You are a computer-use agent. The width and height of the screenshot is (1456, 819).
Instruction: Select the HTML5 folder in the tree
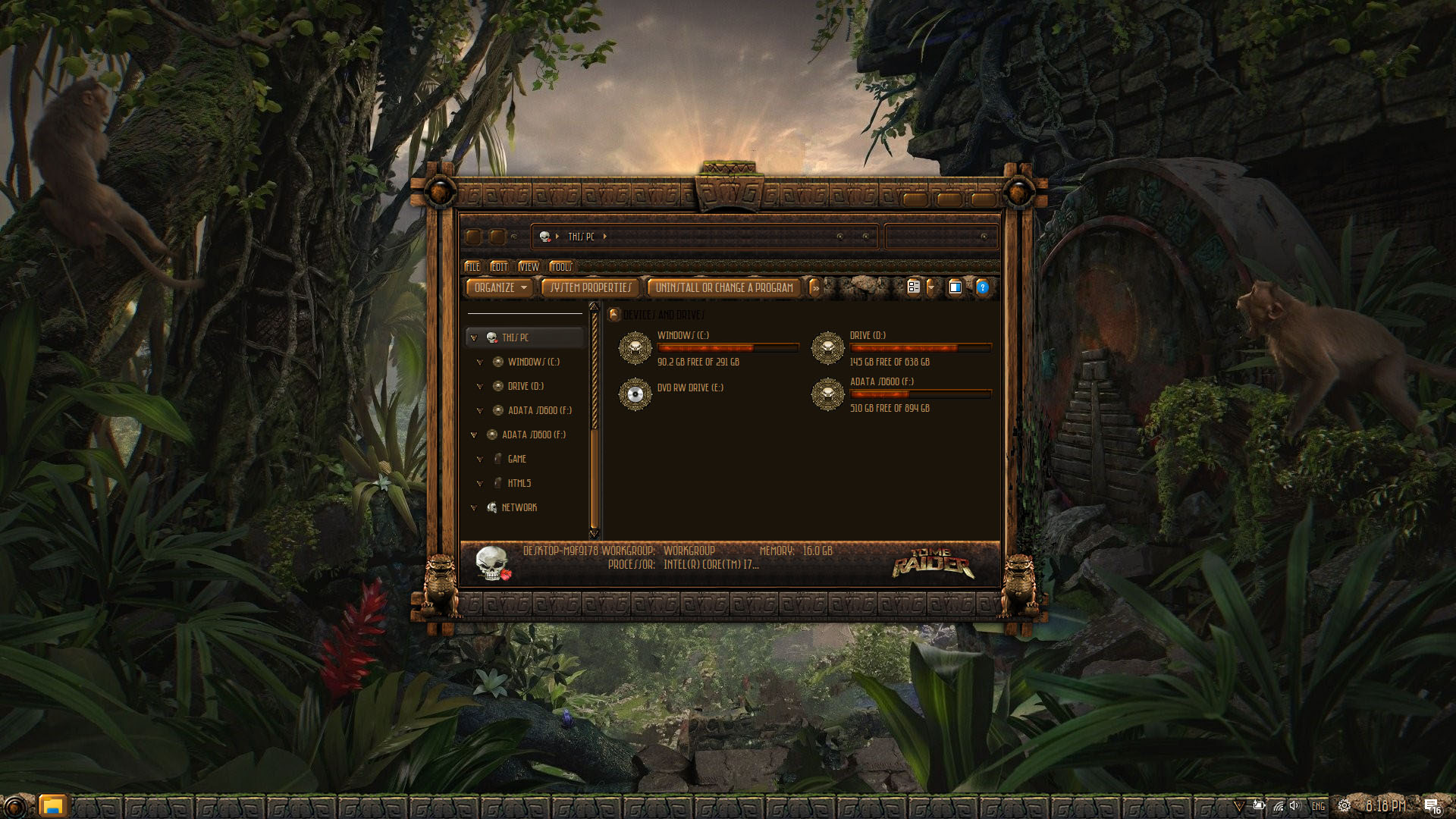pos(519,484)
